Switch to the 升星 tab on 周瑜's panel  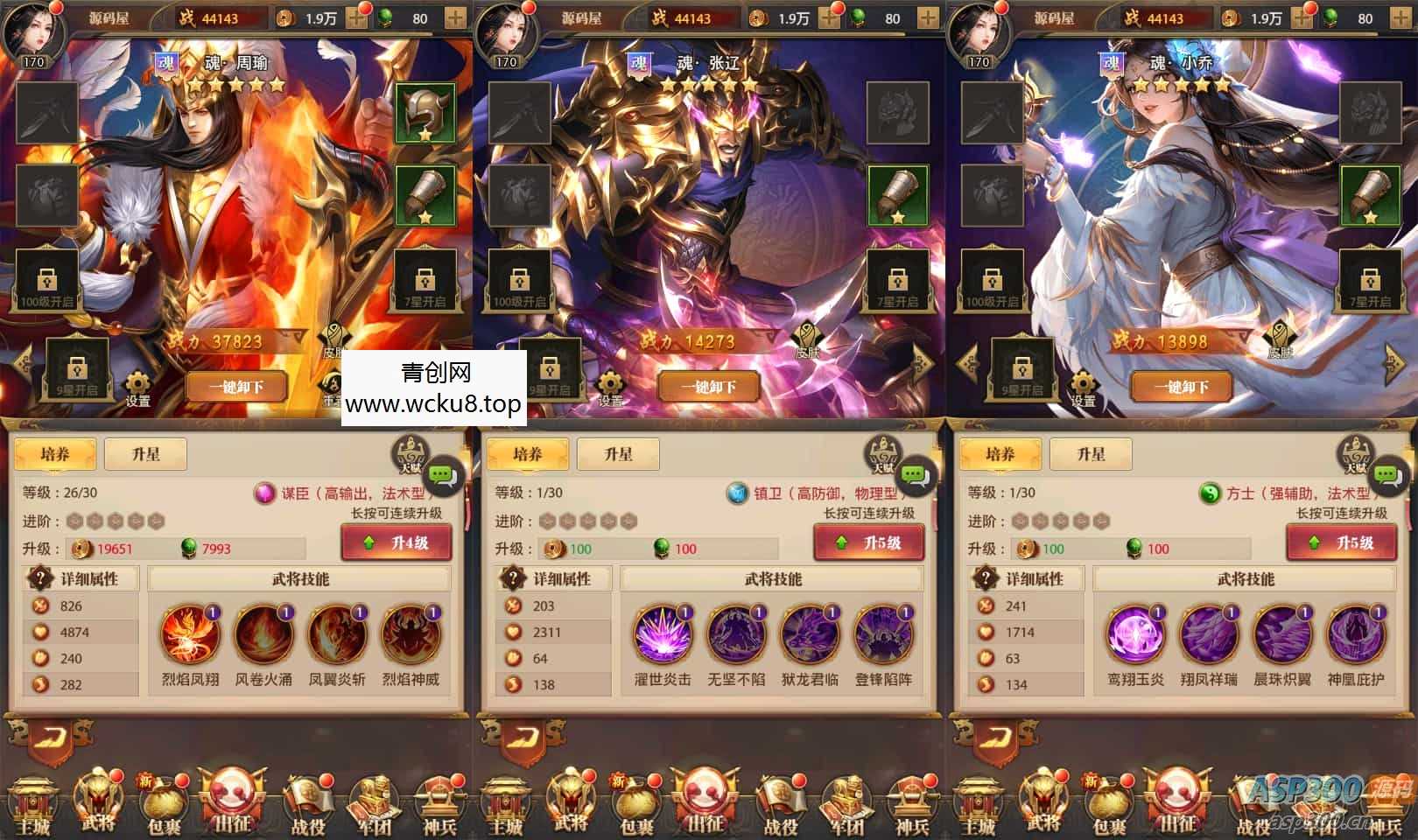145,453
